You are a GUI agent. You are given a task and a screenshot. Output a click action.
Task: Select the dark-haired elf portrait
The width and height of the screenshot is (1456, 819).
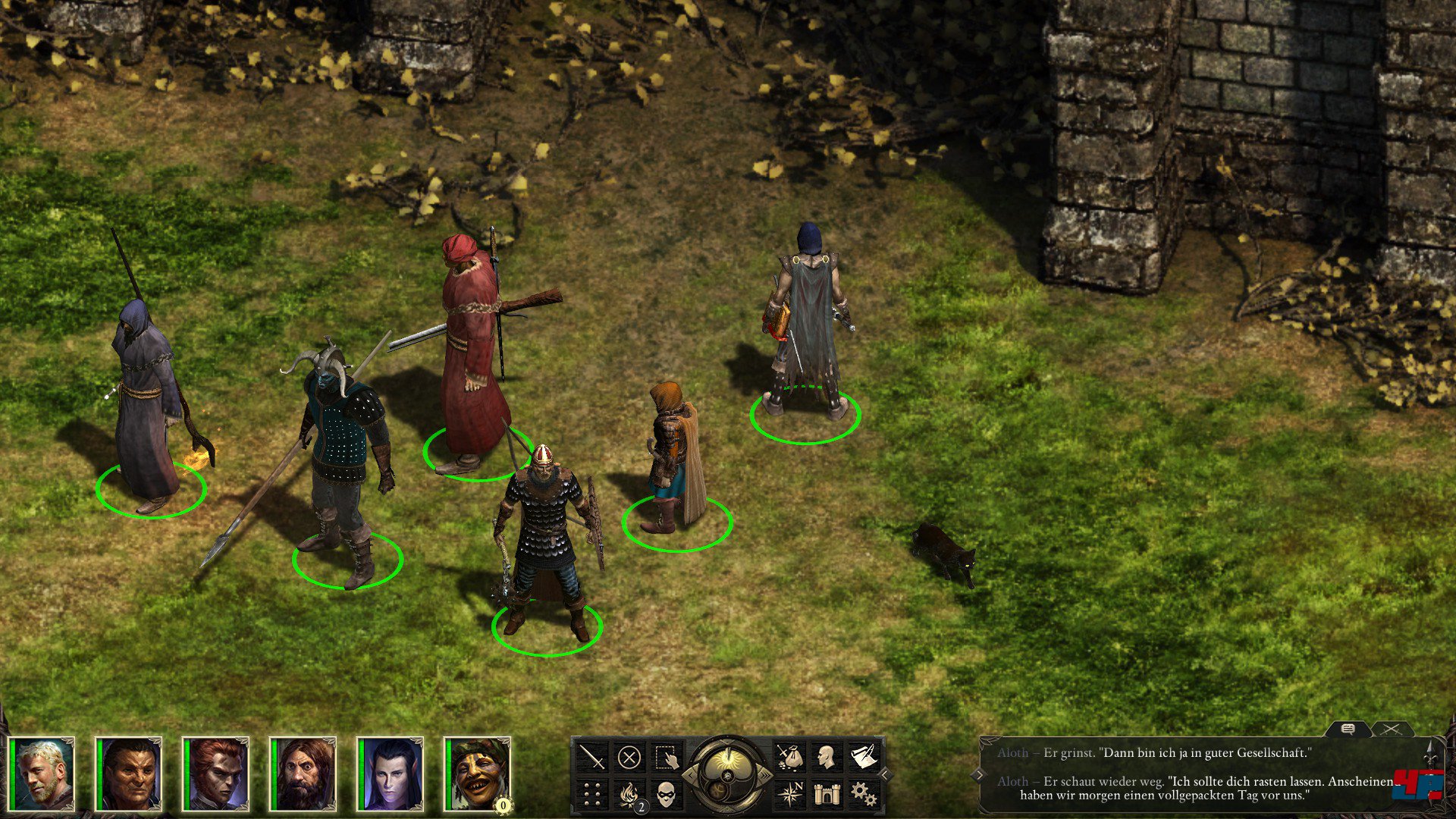point(391,773)
